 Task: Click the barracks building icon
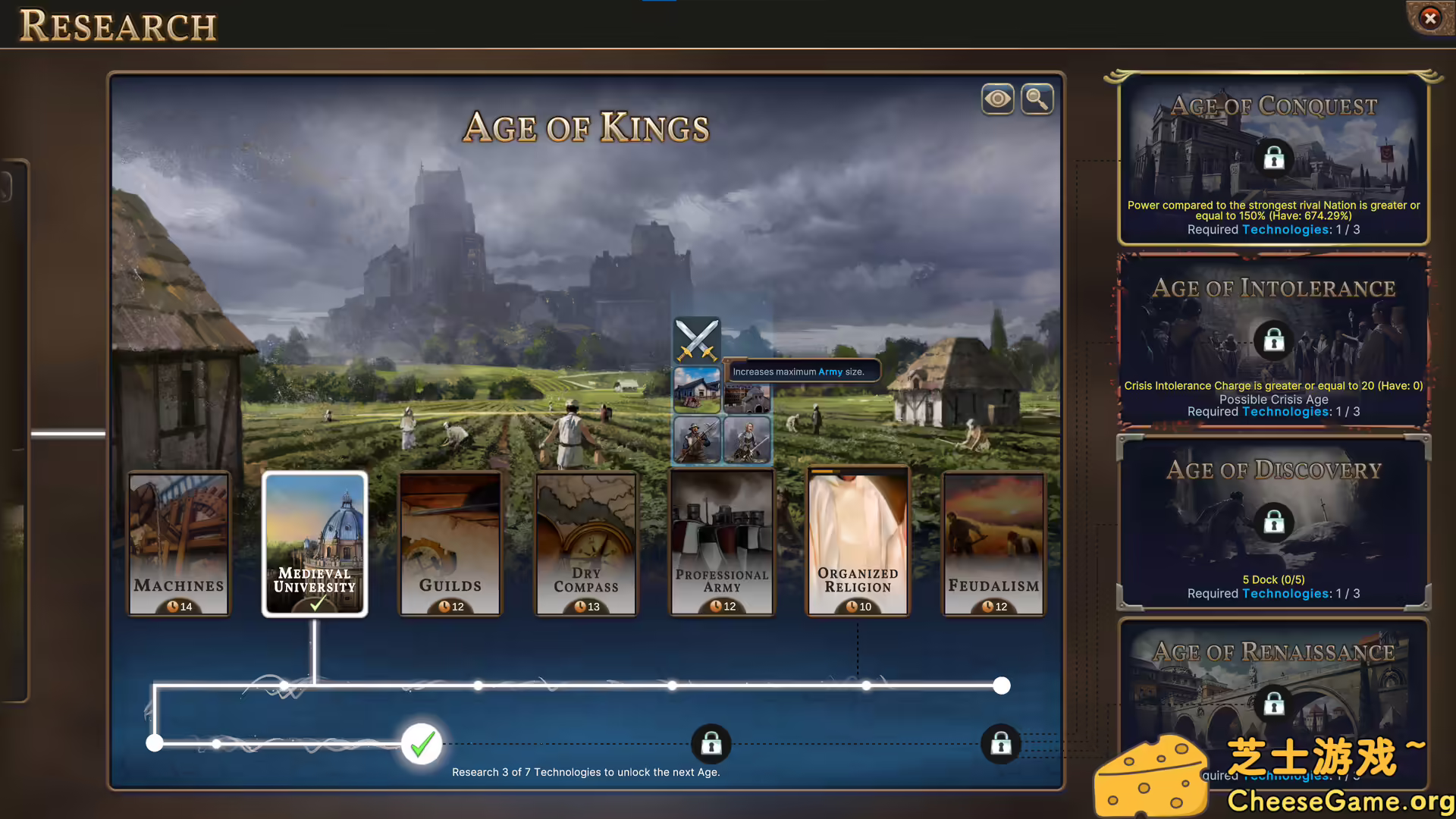696,391
